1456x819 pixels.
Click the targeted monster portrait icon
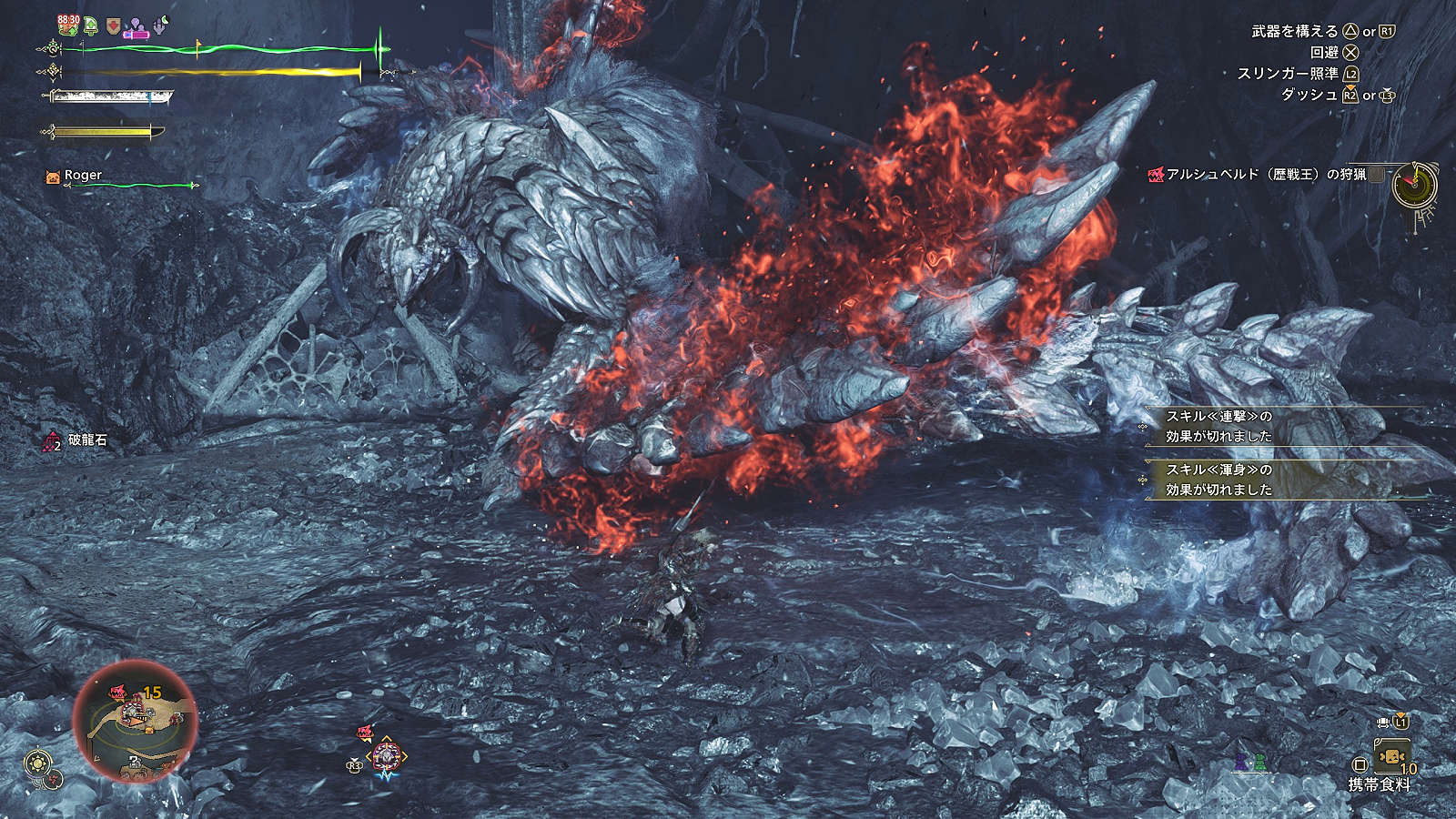tap(386, 755)
